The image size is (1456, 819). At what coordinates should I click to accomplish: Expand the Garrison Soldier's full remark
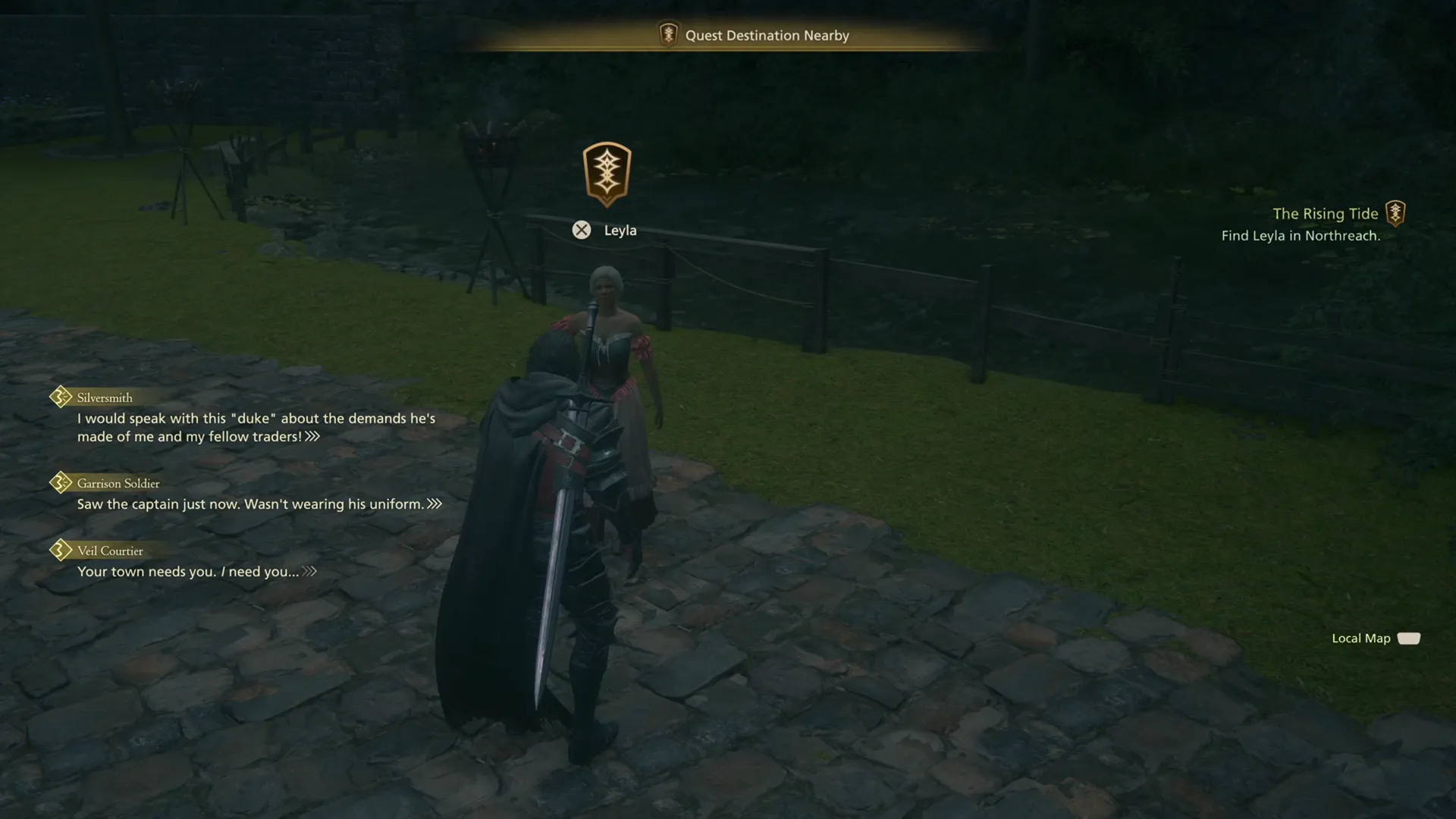pyautogui.click(x=433, y=503)
